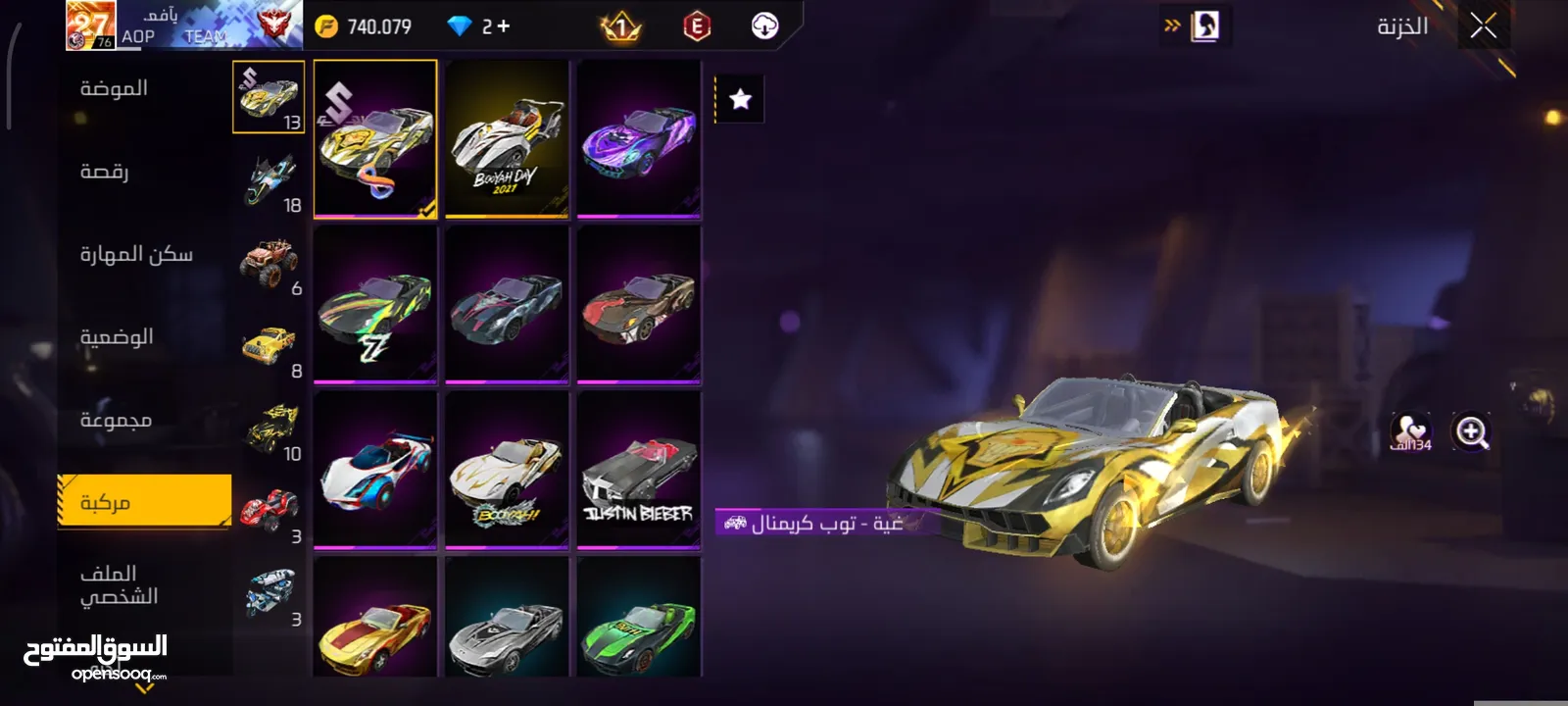Image resolution: width=1568 pixels, height=706 pixels.
Task: Zoom in on the vehicle preview
Action: coord(1471,431)
